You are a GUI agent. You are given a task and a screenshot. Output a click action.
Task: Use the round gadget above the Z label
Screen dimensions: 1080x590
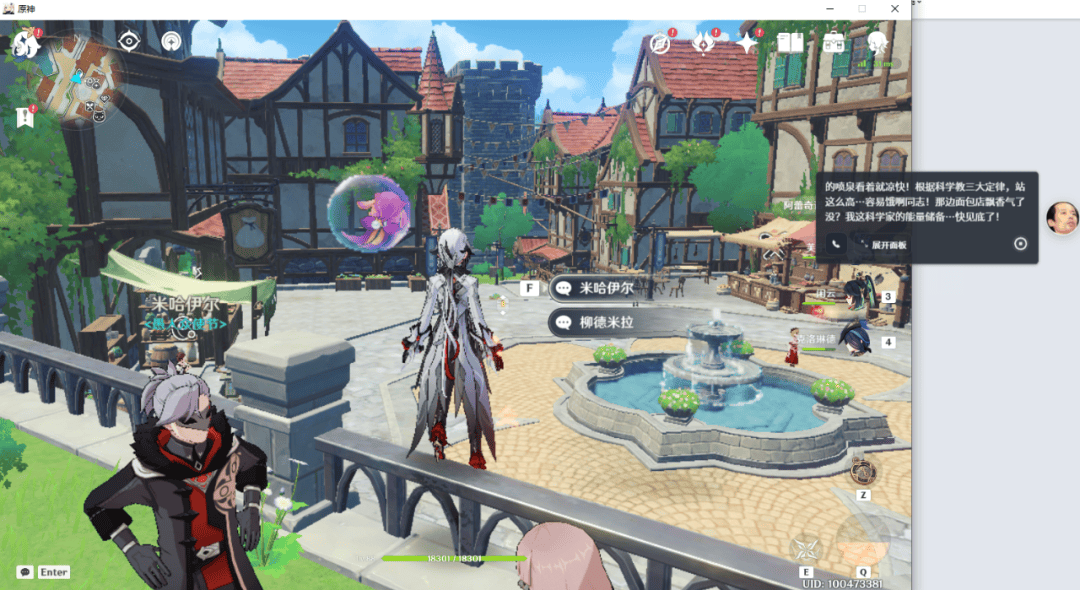click(x=863, y=472)
